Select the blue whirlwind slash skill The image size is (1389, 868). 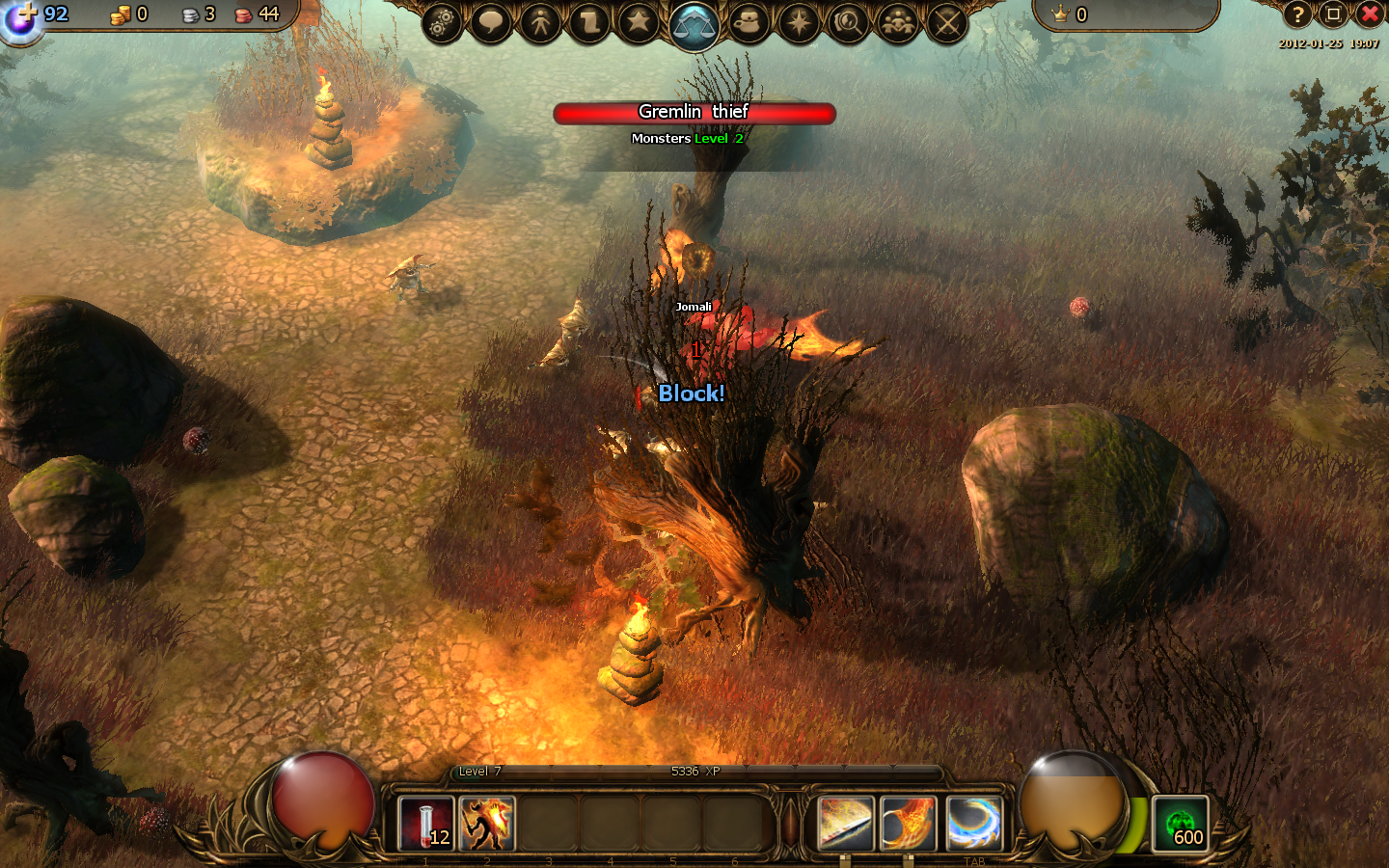click(972, 824)
